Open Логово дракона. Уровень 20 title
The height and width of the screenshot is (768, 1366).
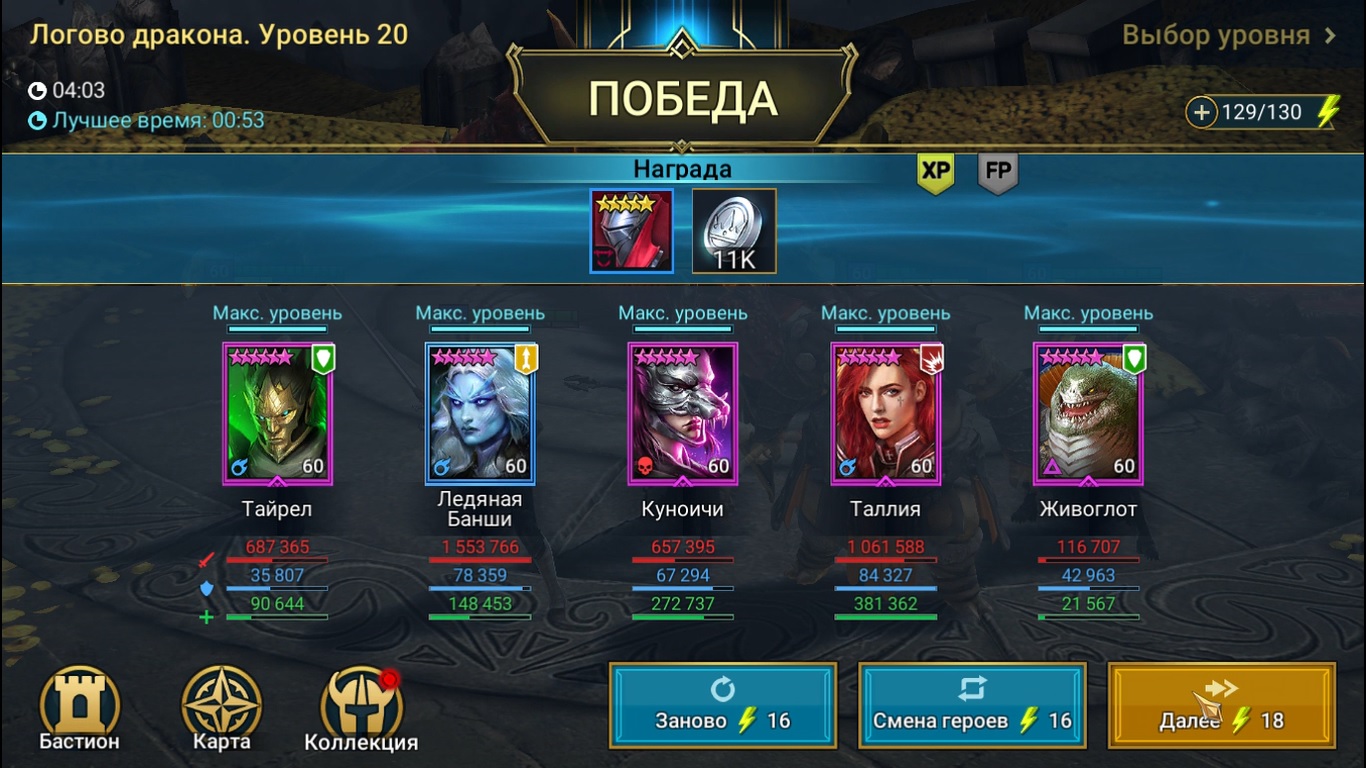click(218, 33)
